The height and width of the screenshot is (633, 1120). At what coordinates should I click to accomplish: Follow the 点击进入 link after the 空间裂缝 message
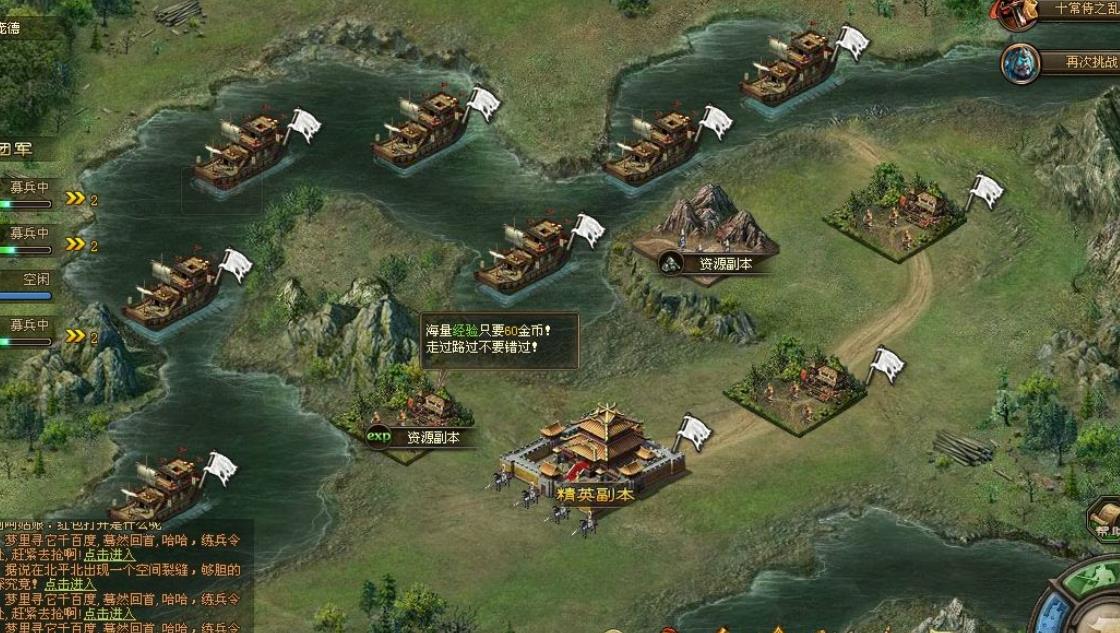click(70, 584)
